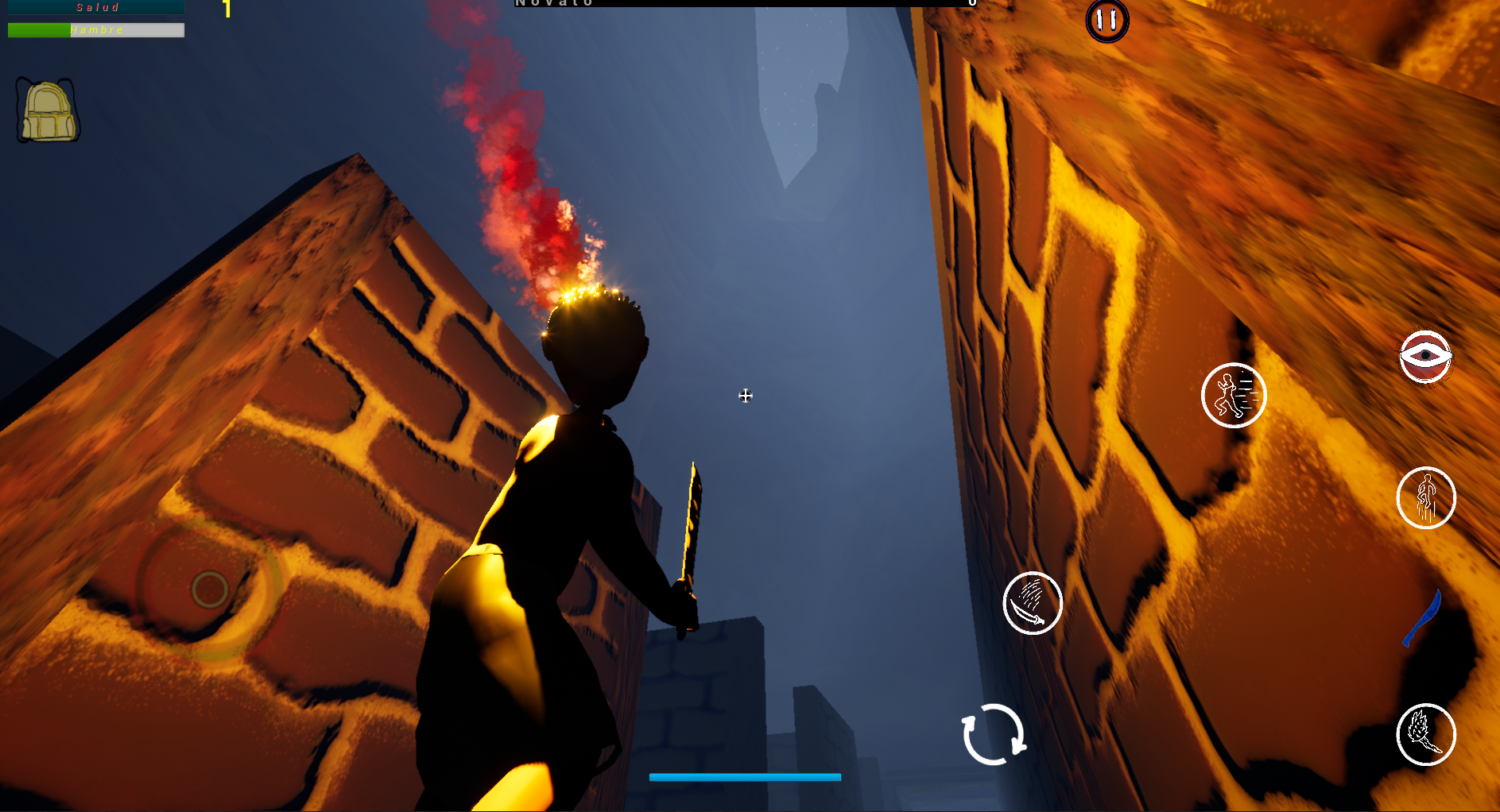
Task: Tap the virtual joystick center
Action: tap(210, 590)
